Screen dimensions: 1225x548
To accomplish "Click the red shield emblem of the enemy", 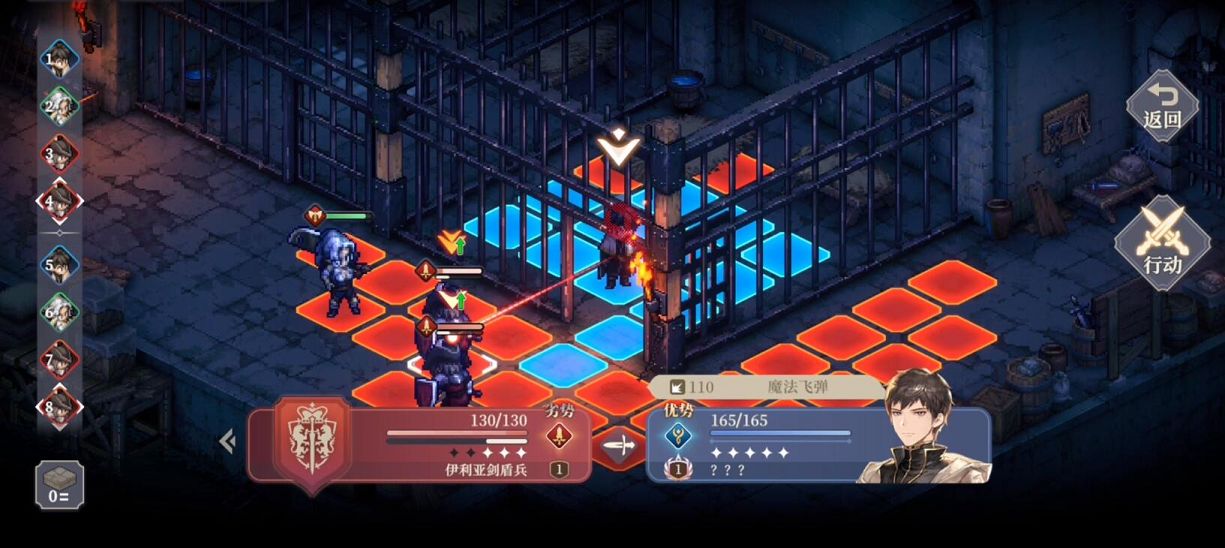I will 312,440.
